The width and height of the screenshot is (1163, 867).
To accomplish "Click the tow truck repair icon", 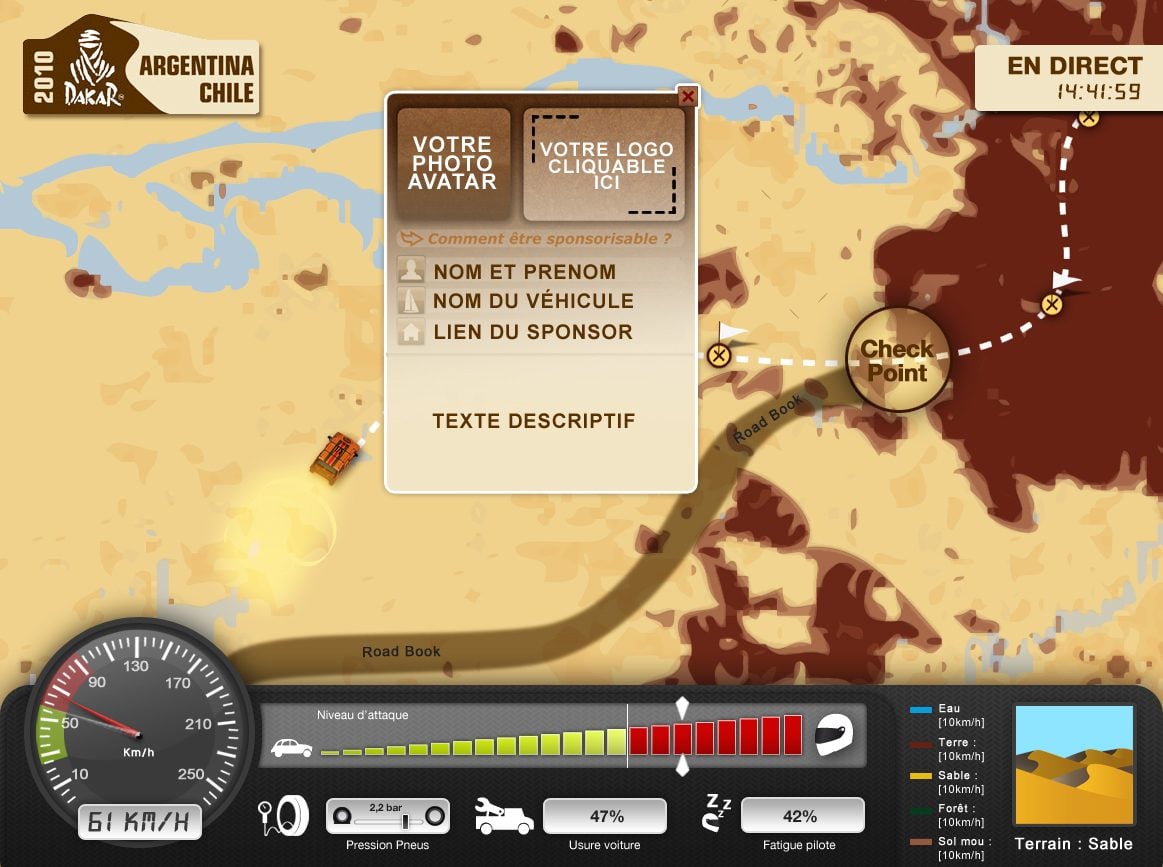I will tap(503, 817).
